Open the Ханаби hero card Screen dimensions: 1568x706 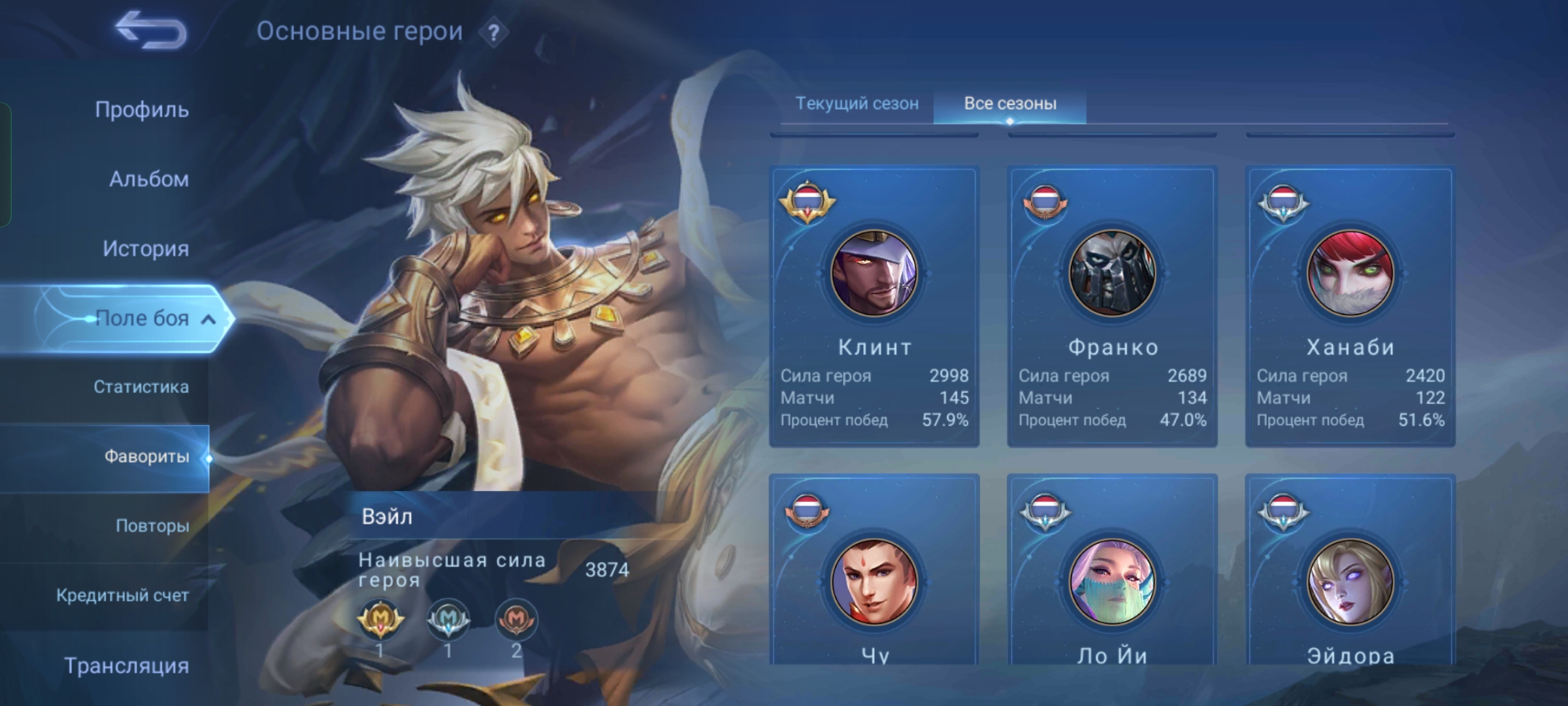click(x=1350, y=306)
